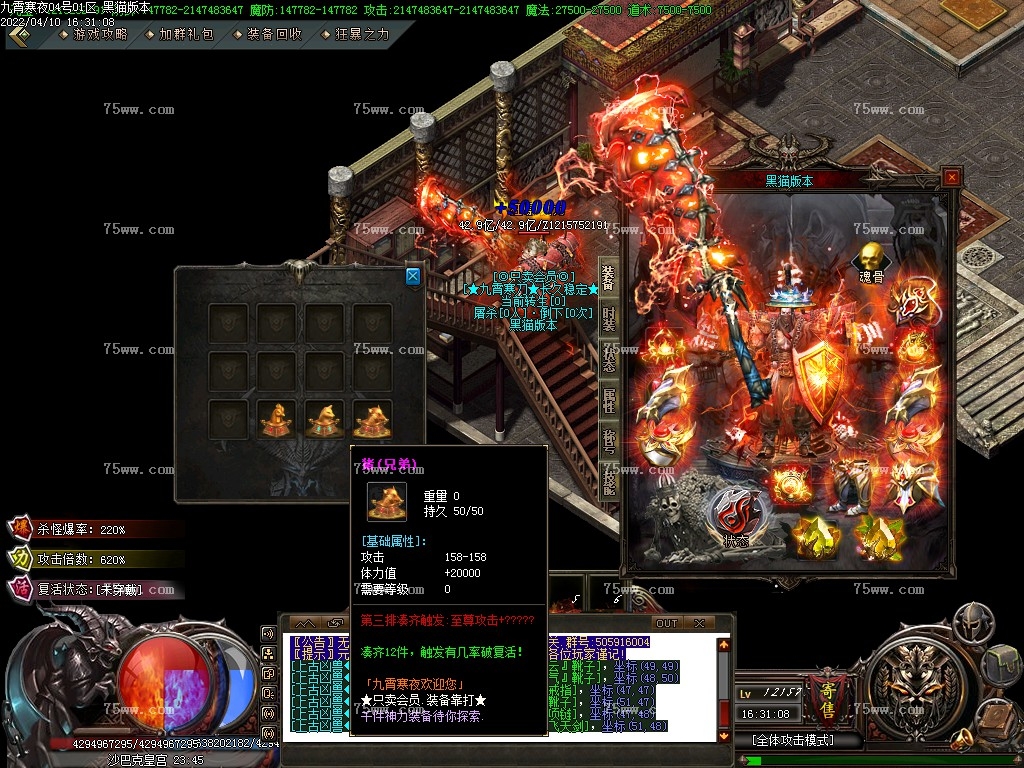Switch to the 装备 equipment tab

click(x=608, y=279)
